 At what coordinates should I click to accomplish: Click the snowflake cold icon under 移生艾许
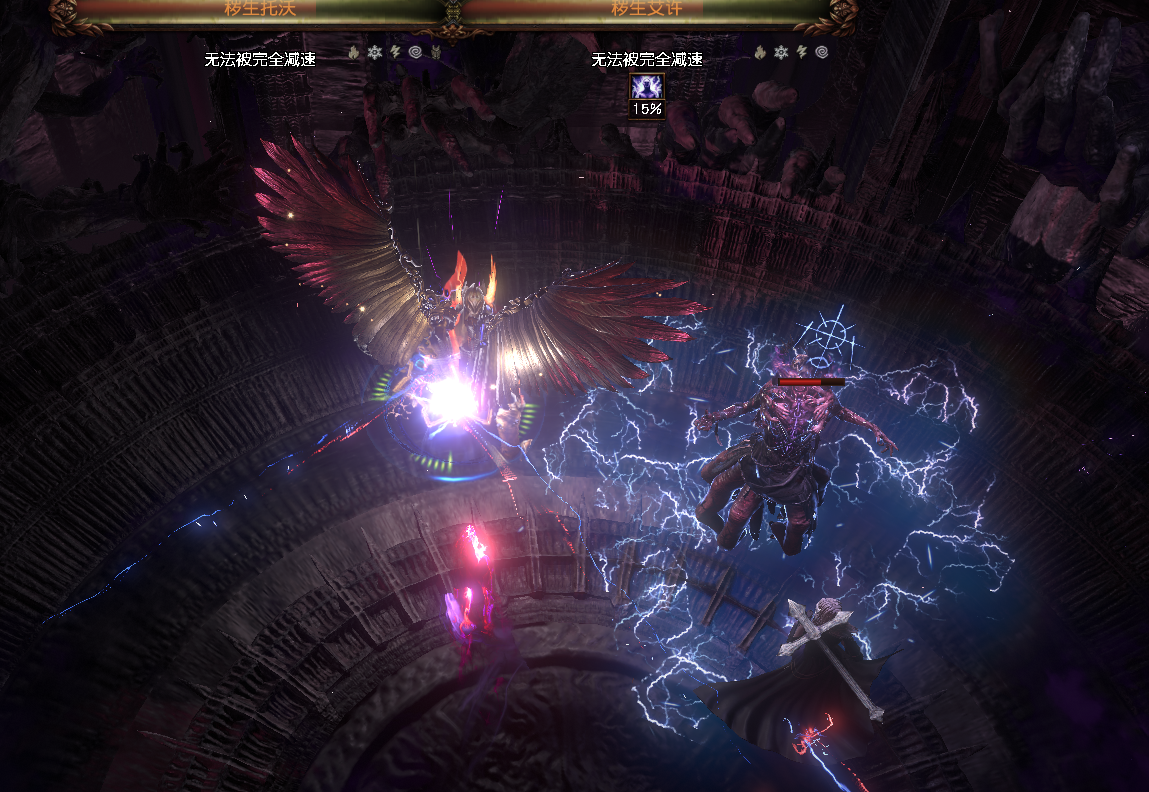coord(781,52)
